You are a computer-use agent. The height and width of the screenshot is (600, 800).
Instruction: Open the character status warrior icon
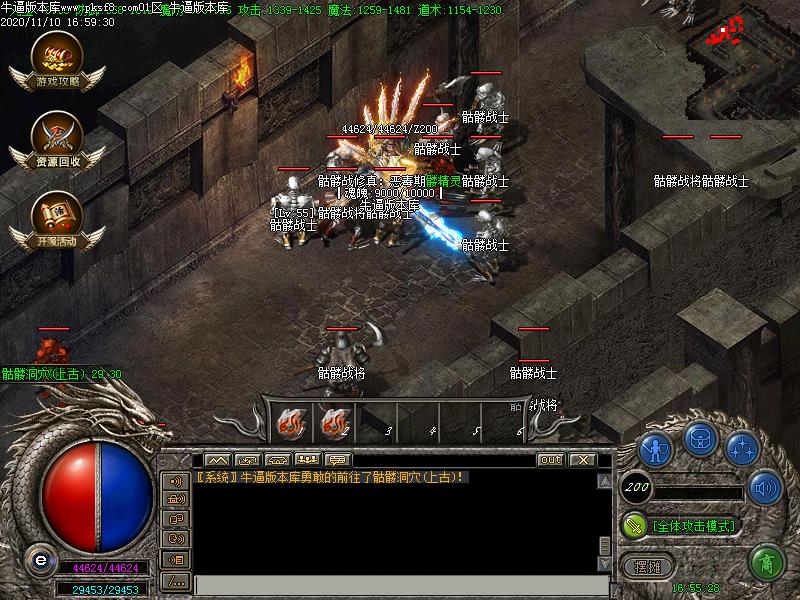tap(656, 449)
